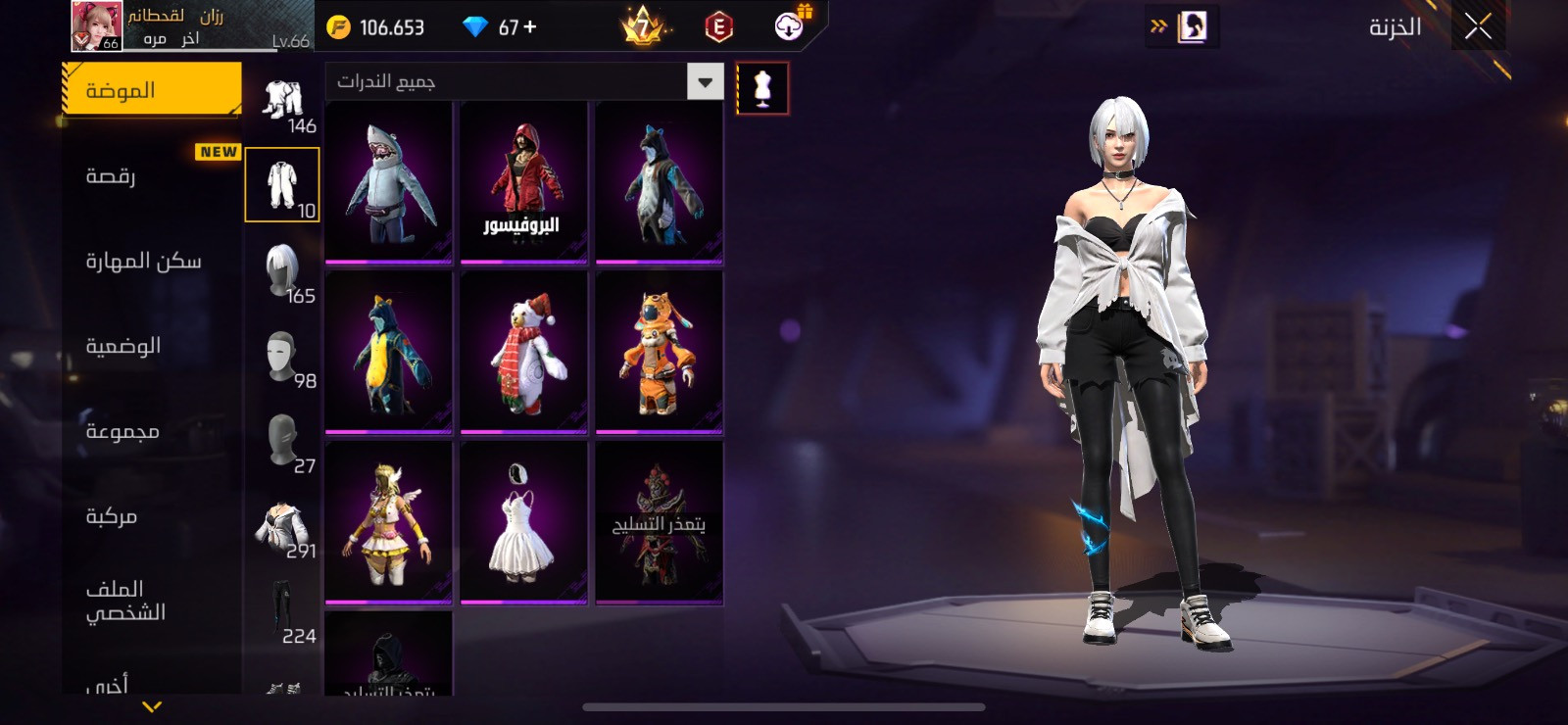This screenshot has height=725, width=1568.
Task: Select the yellow penguin costume
Action: pyautogui.click(x=389, y=353)
